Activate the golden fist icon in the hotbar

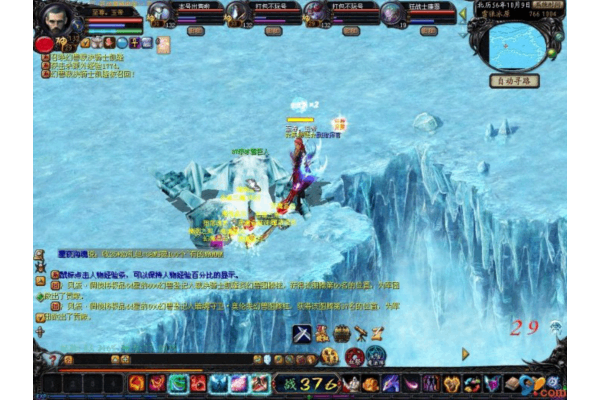click(453, 383)
